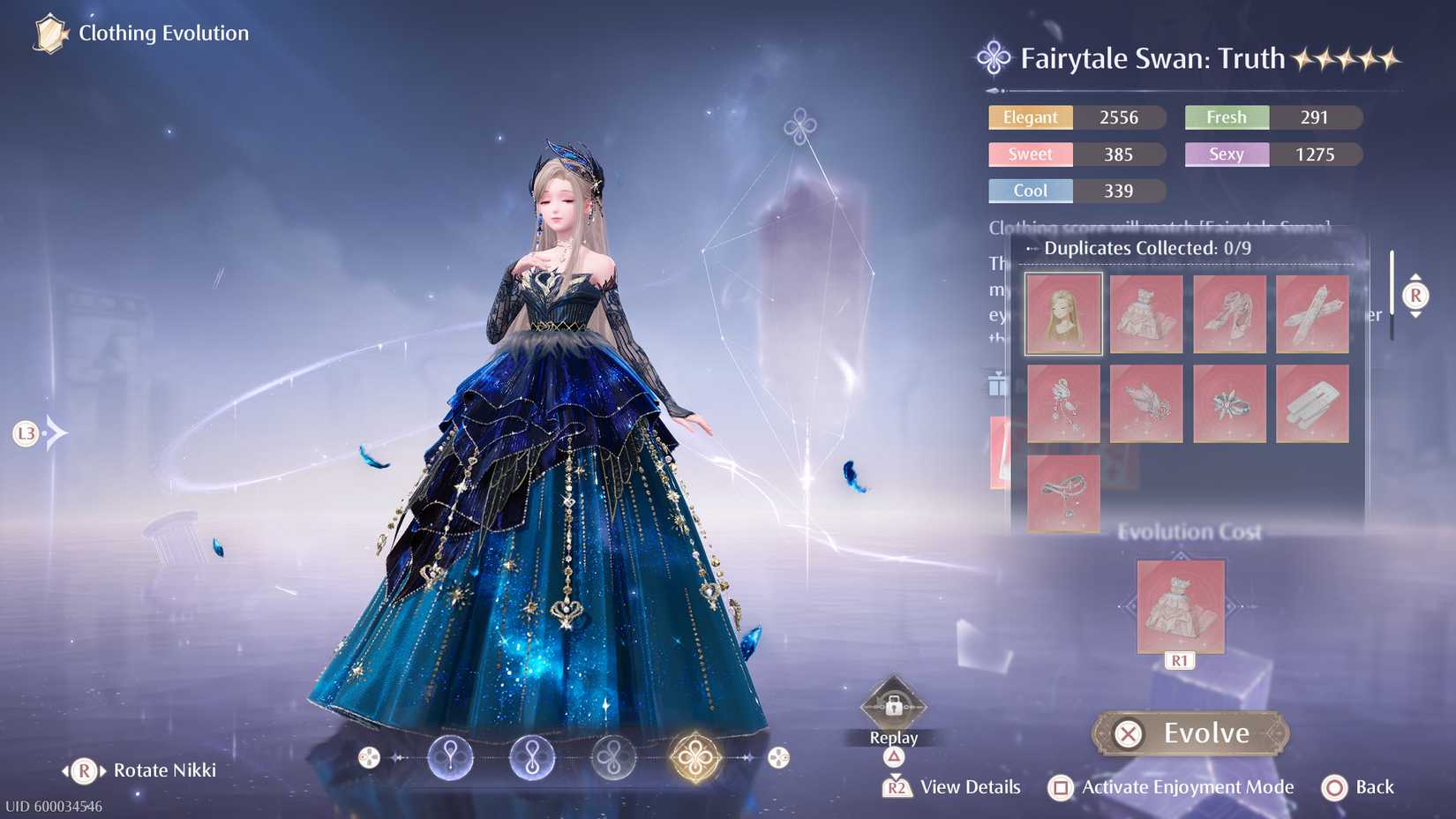Image resolution: width=1456 pixels, height=819 pixels.
Task: Click the rightmost evolution progression marker
Action: tap(777, 757)
